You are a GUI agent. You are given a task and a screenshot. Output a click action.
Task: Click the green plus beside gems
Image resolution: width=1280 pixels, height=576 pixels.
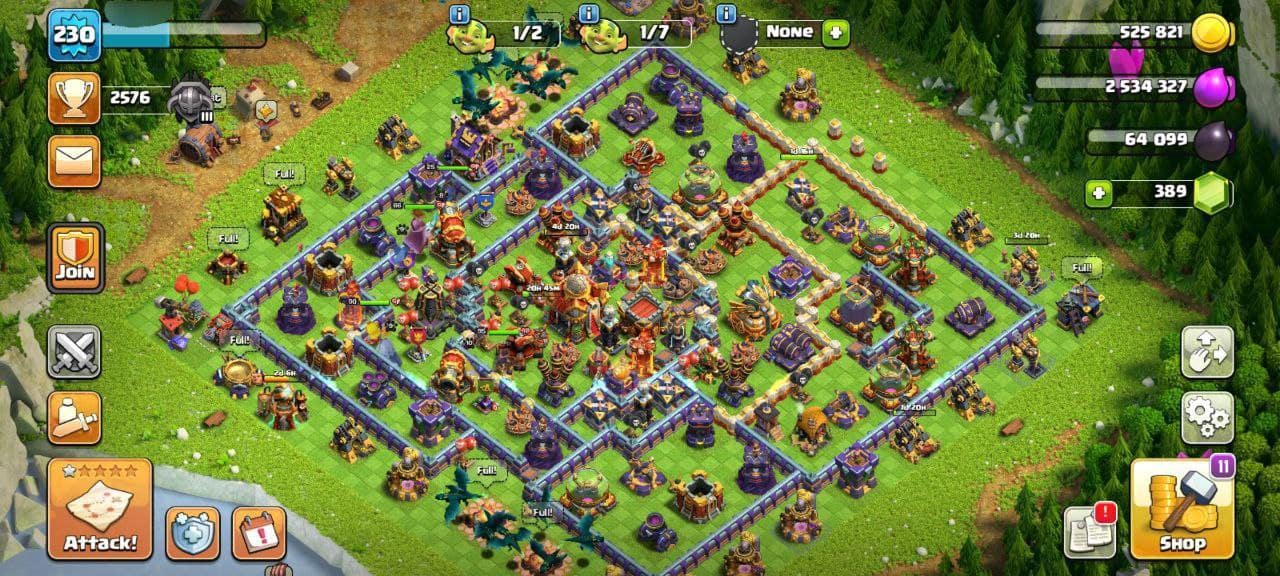1100,192
